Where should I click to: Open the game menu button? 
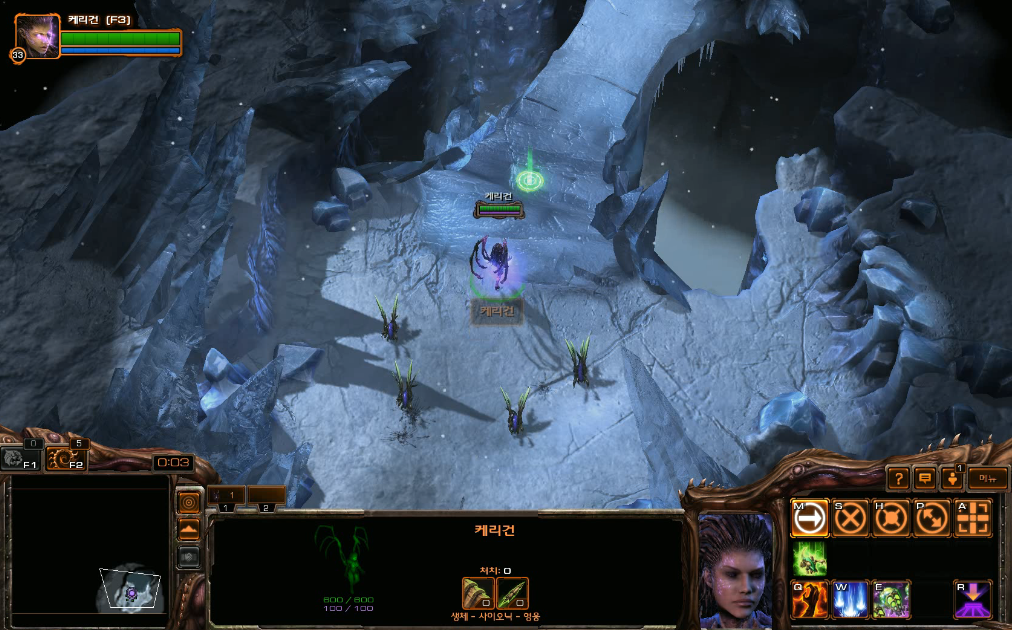pos(987,479)
